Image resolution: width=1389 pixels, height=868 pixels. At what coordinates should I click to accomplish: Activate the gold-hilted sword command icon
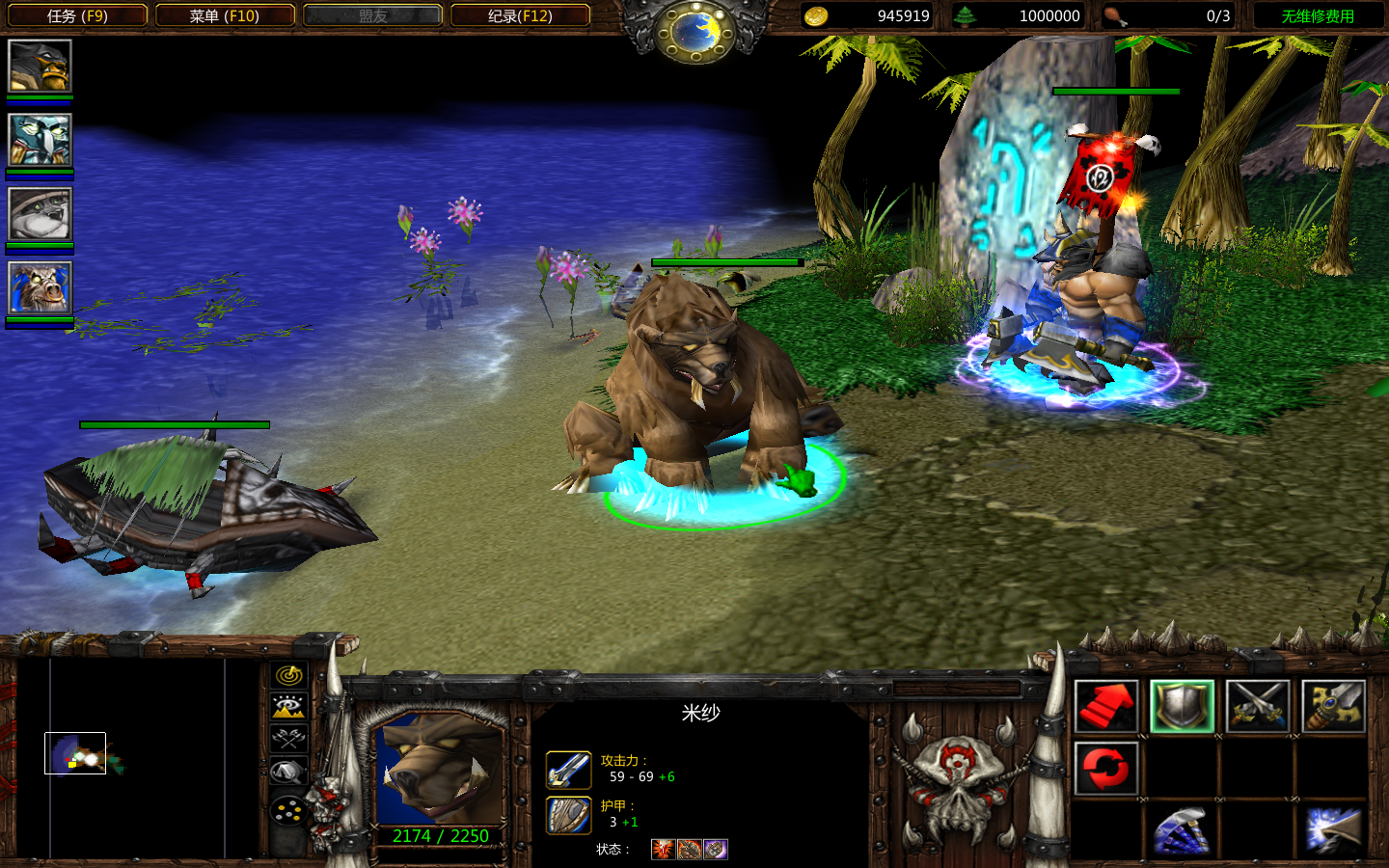(1333, 706)
